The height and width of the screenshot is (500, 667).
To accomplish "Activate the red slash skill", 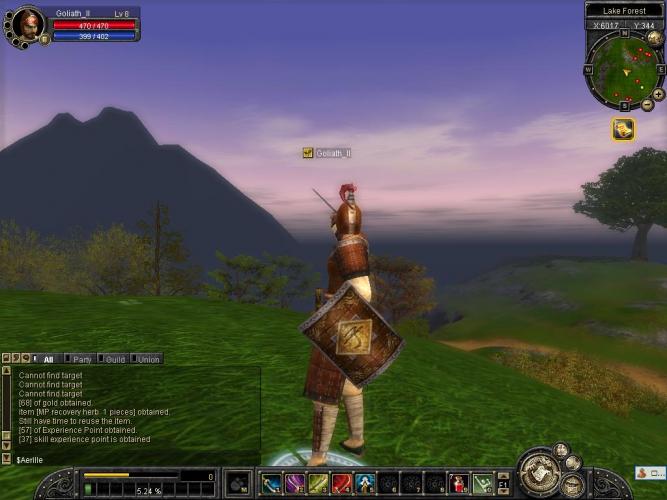I will (342, 484).
